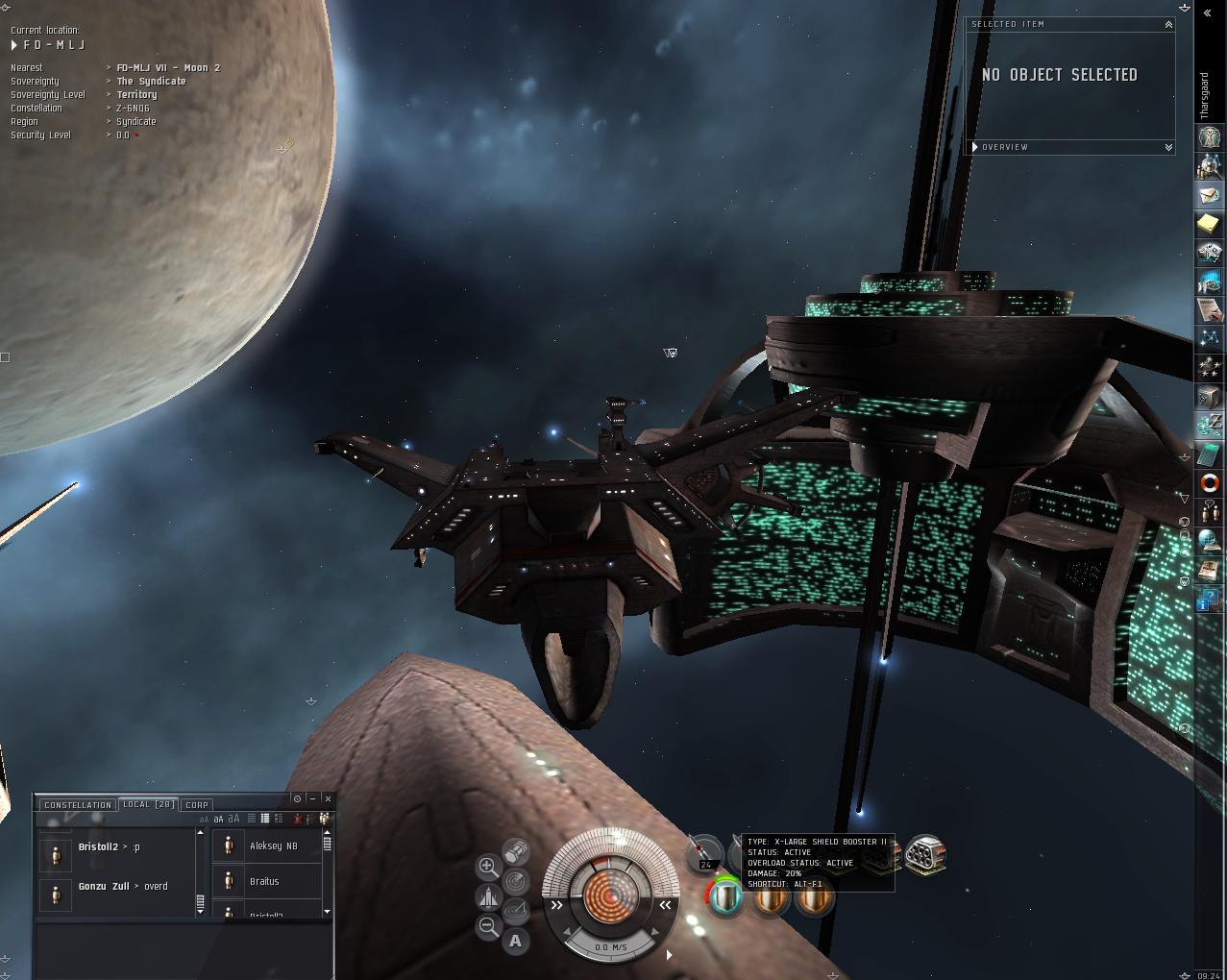The width and height of the screenshot is (1227, 980).
Task: Toggle the autopilot A button
Action: coord(516,942)
